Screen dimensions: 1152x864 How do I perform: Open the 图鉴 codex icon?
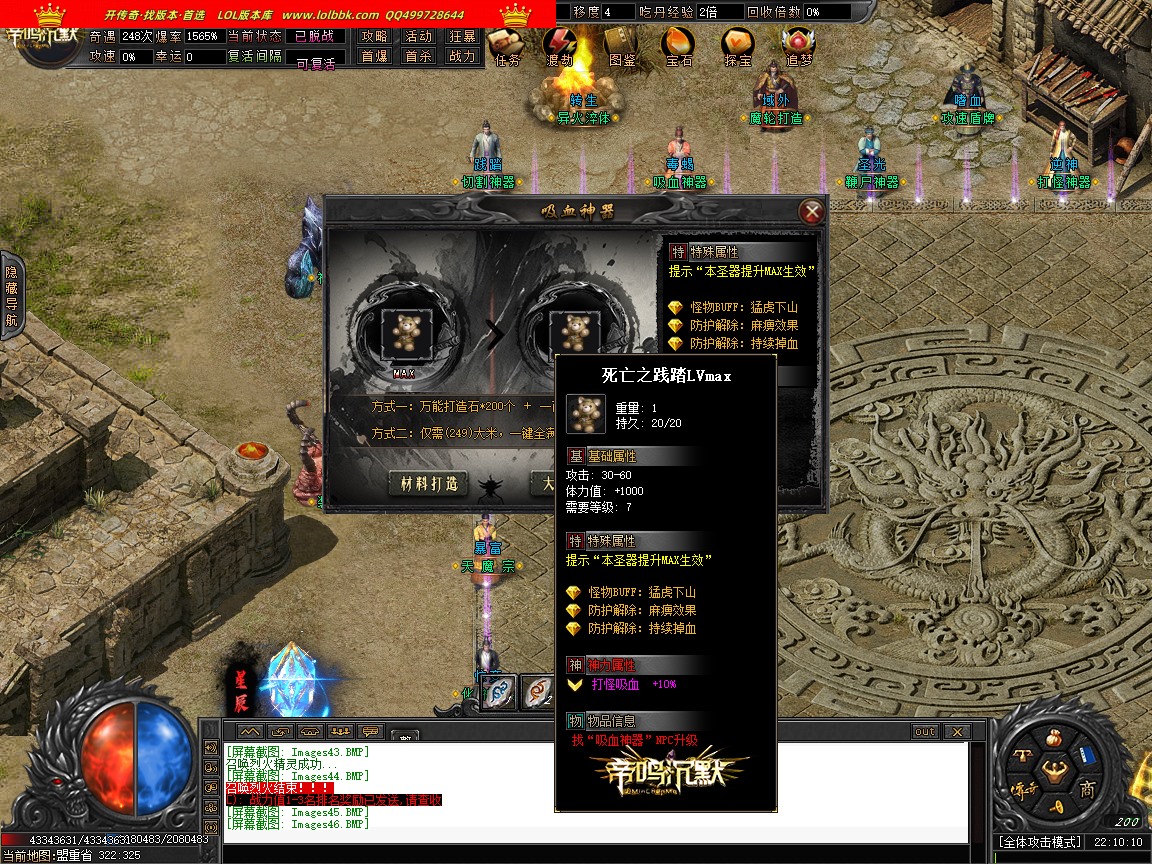[x=621, y=45]
